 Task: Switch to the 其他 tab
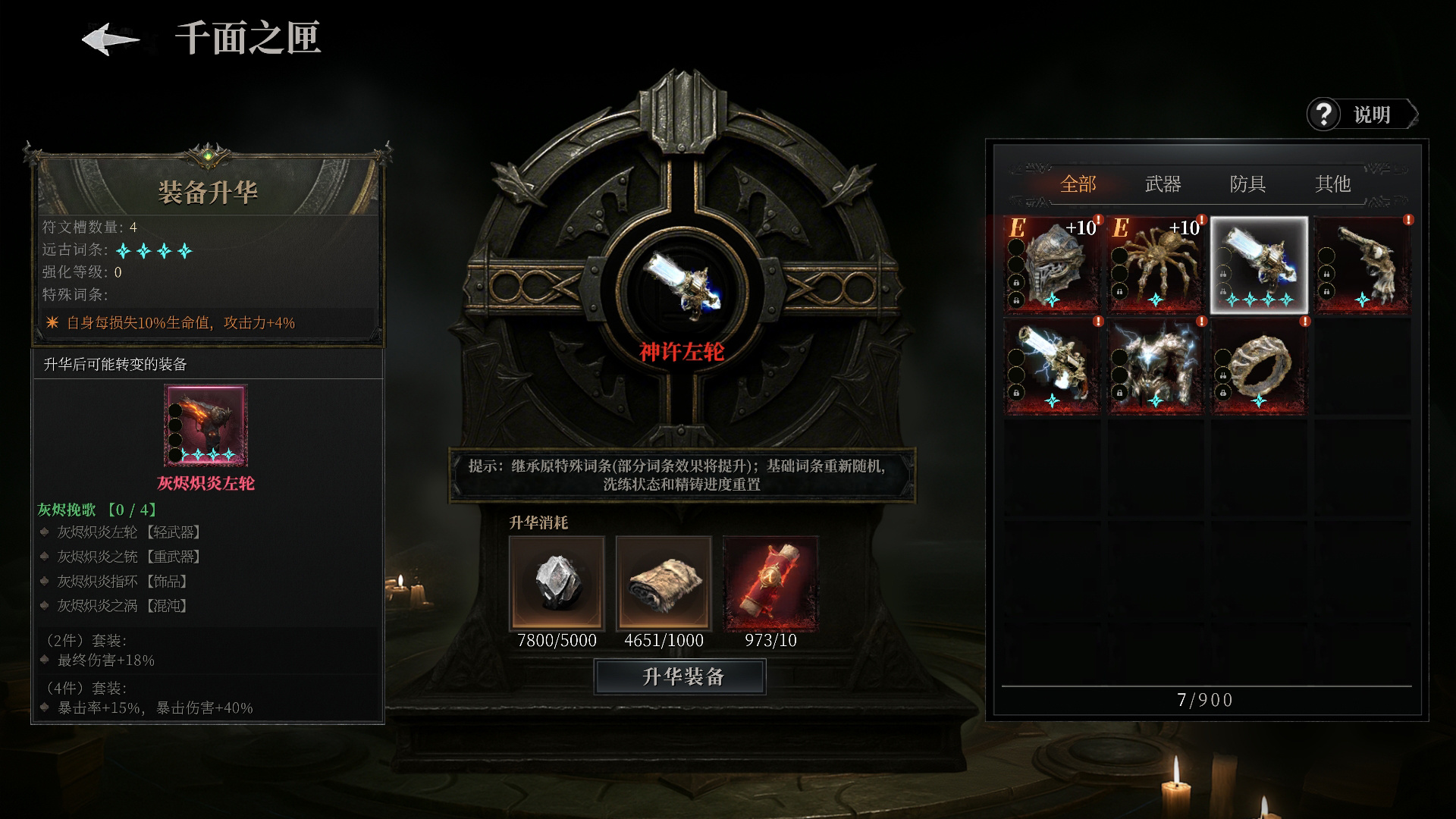pyautogui.click(x=1332, y=184)
